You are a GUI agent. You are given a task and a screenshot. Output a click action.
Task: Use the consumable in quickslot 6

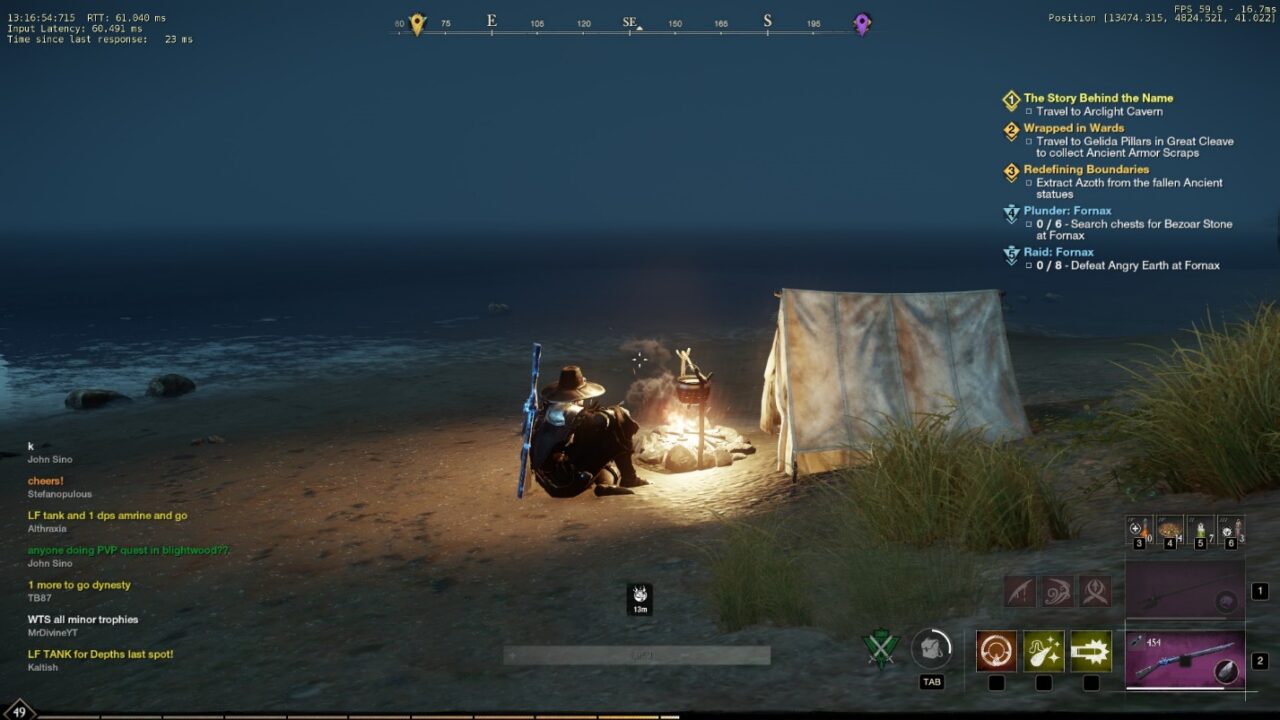1230,529
